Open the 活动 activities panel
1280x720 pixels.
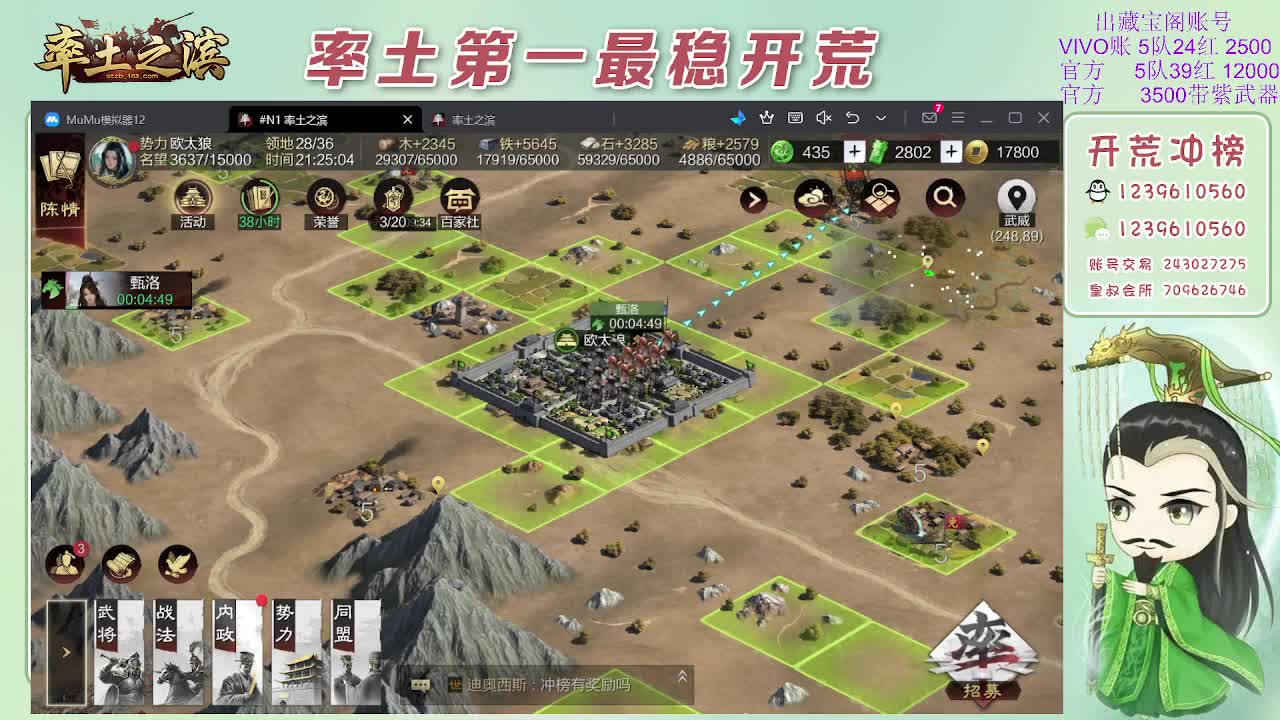(192, 199)
